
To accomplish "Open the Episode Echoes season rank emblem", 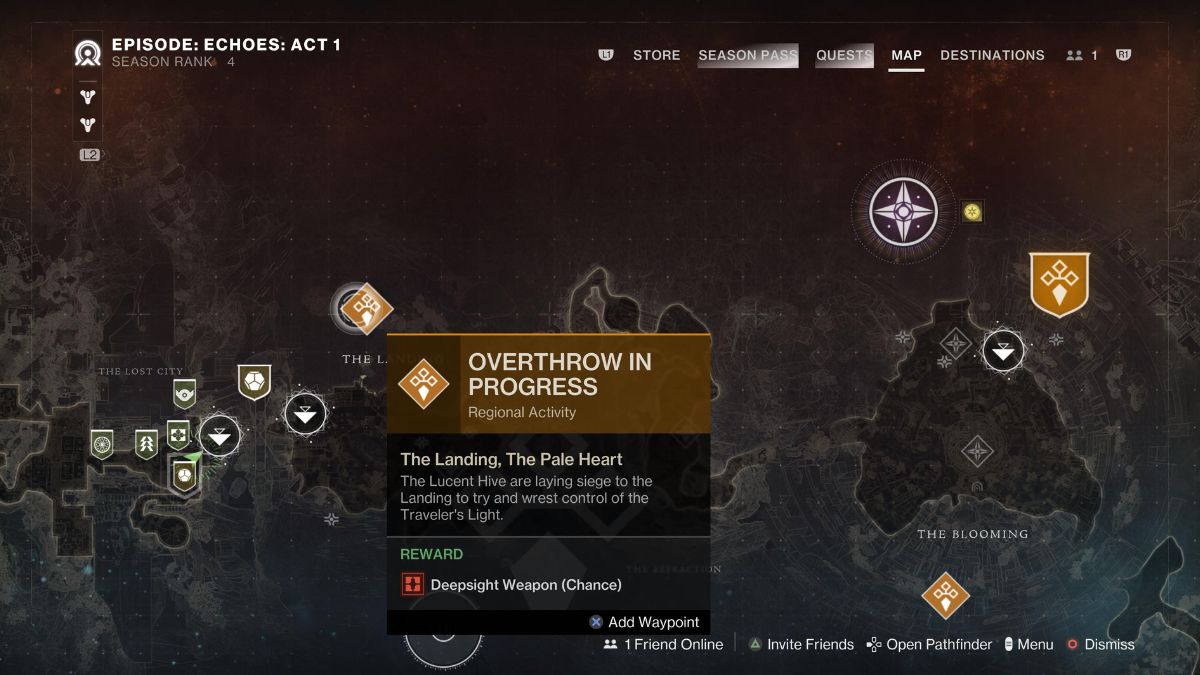I will click(88, 53).
